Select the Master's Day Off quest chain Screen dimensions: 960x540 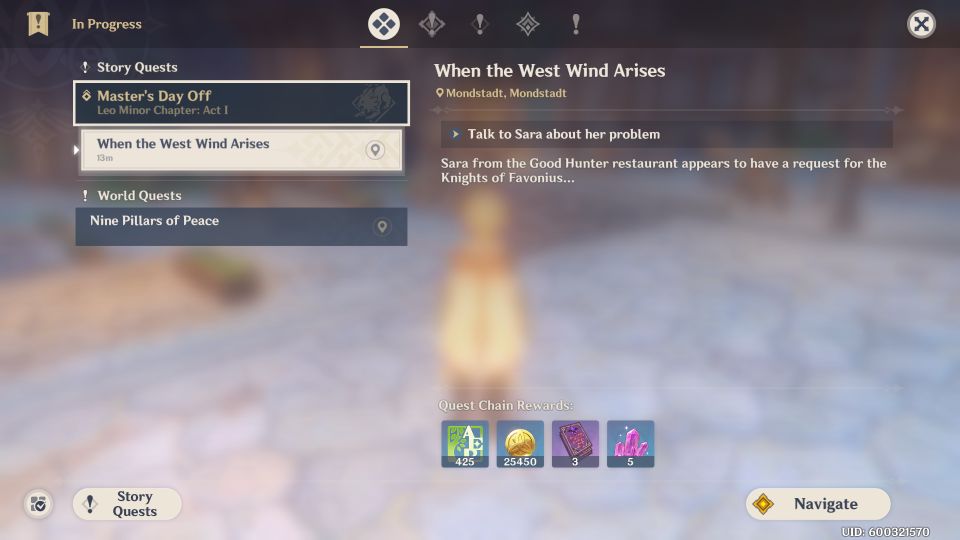241,103
